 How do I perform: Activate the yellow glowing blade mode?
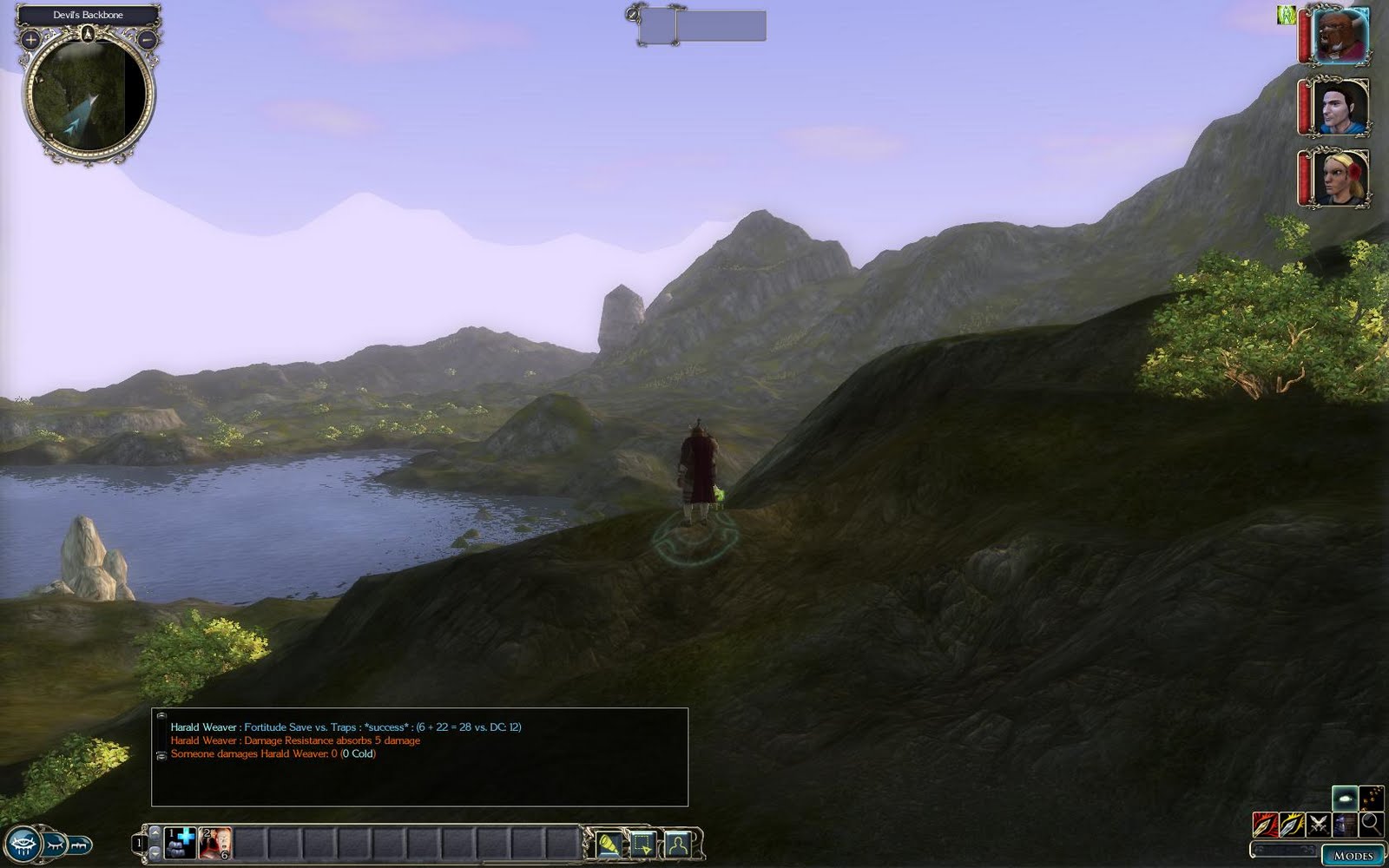coord(1292,824)
